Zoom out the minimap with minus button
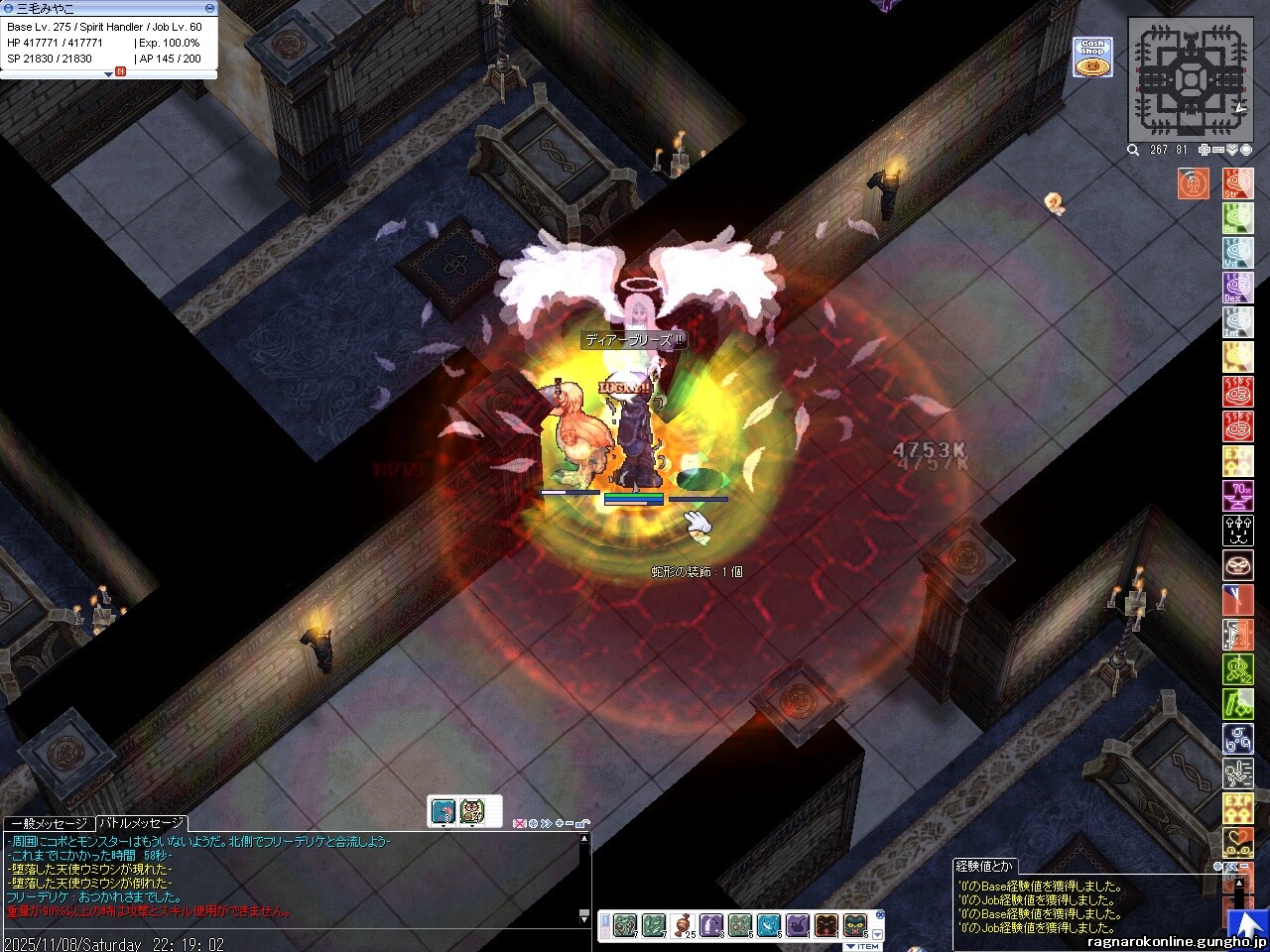The height and width of the screenshot is (952, 1270). click(x=1218, y=150)
